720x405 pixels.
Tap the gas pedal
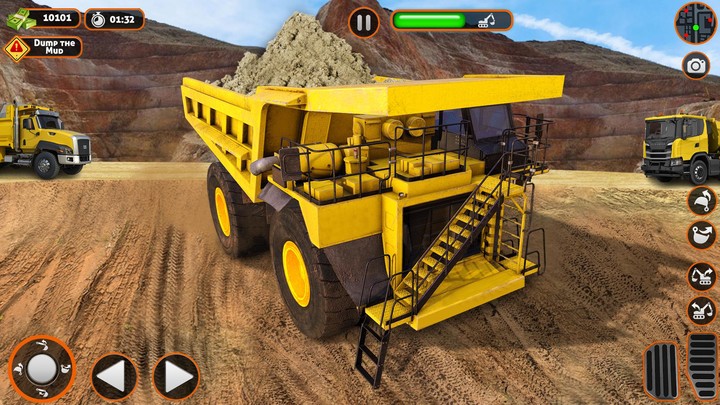[x=702, y=366]
